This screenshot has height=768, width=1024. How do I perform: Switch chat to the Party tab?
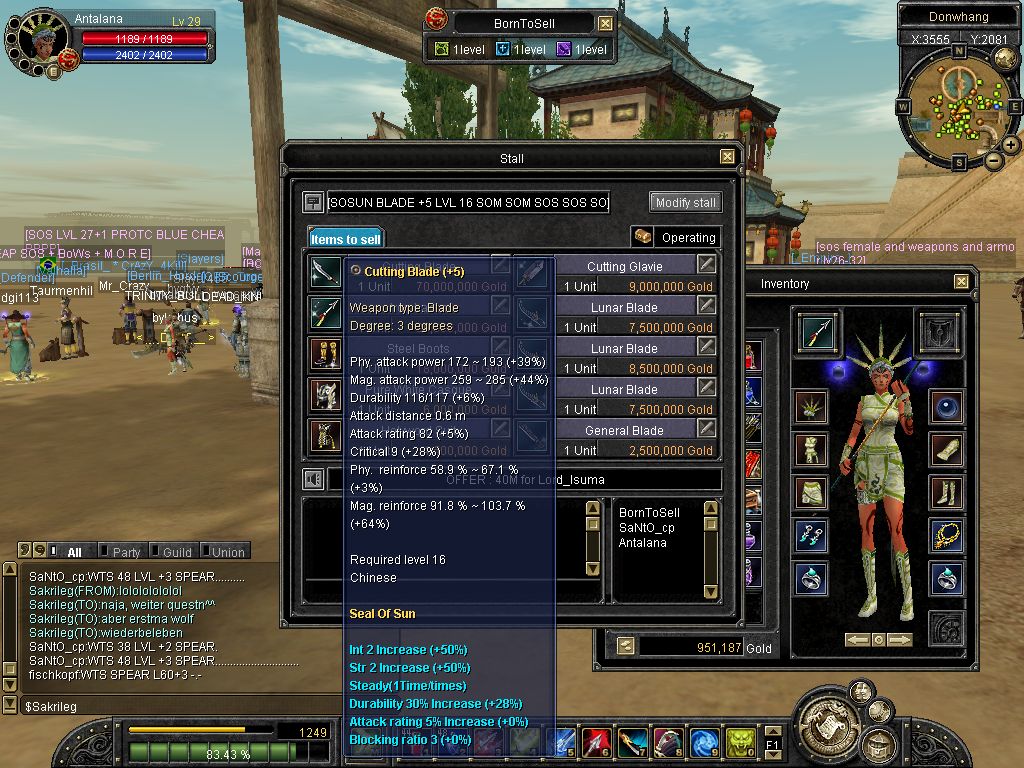(126, 552)
